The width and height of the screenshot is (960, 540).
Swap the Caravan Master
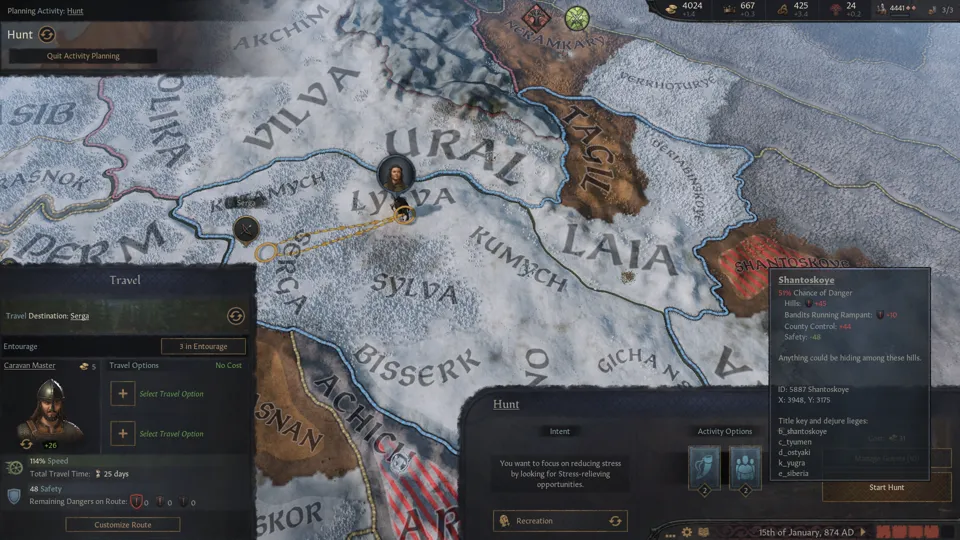pos(26,444)
